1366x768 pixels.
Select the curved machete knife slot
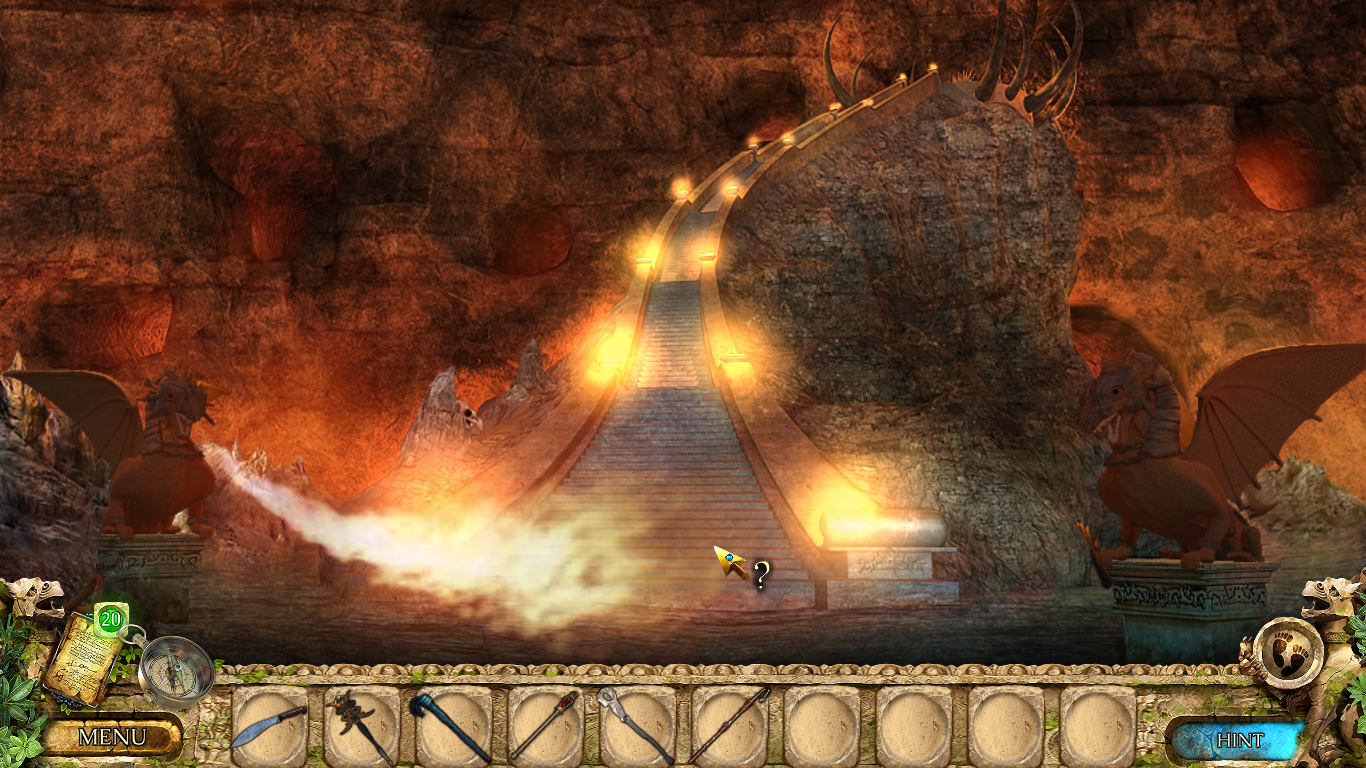coord(269,725)
